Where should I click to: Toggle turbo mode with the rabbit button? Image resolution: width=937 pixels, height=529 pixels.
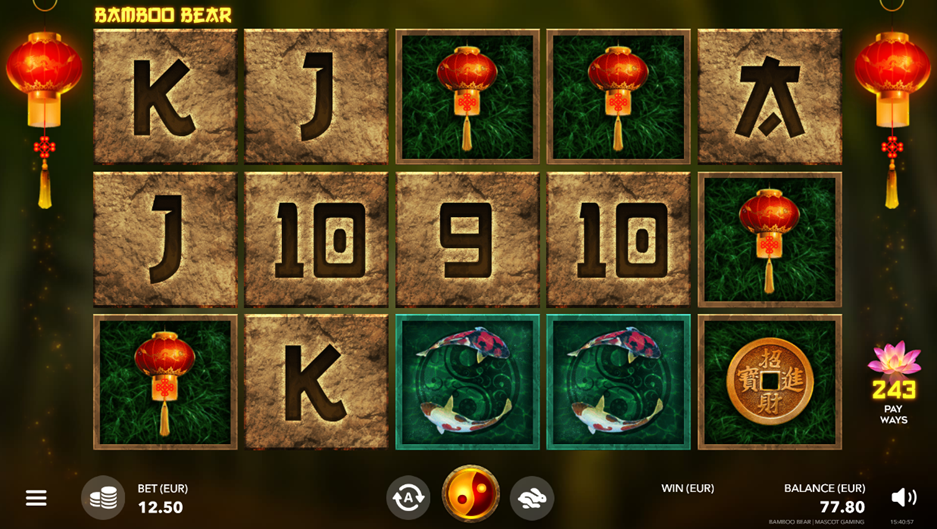[532, 496]
